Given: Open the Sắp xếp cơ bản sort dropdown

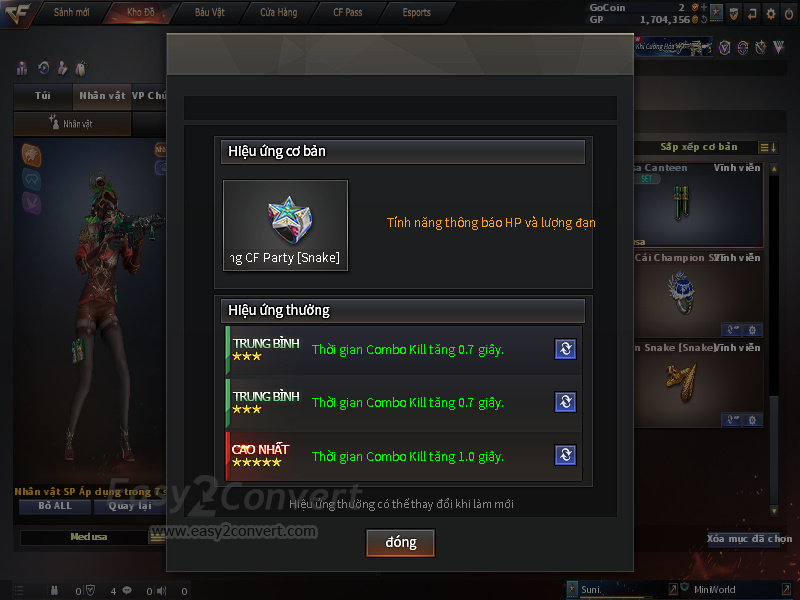Looking at the screenshot, I should (698, 148).
